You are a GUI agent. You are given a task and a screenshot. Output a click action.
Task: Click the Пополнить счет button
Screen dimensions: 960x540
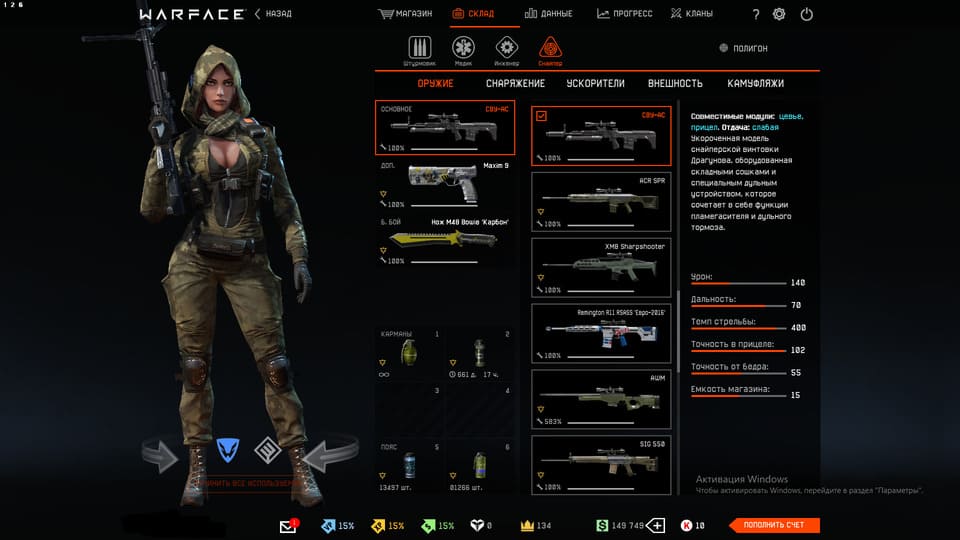[774, 525]
